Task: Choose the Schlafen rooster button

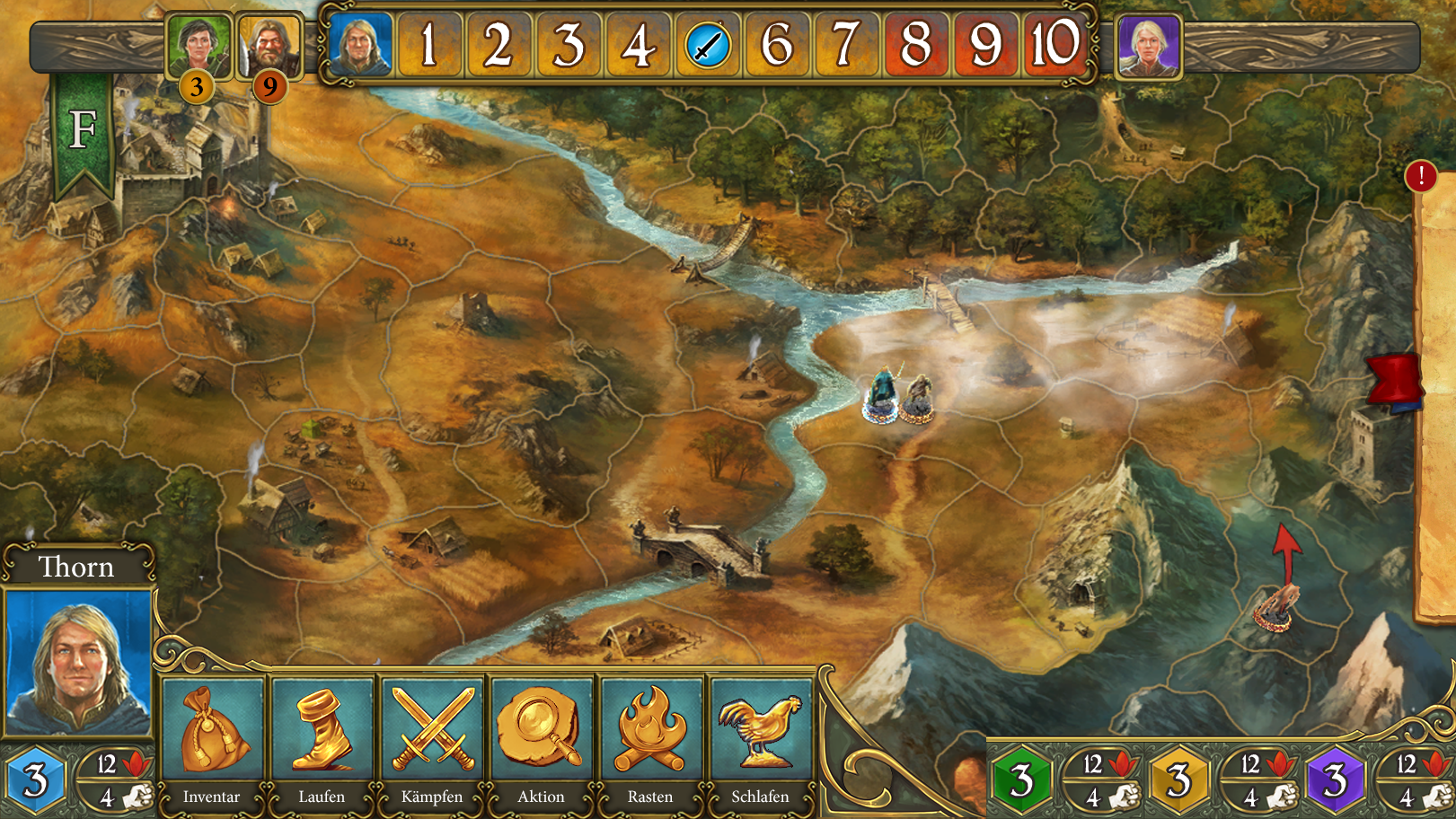Action: pyautogui.click(x=760, y=737)
